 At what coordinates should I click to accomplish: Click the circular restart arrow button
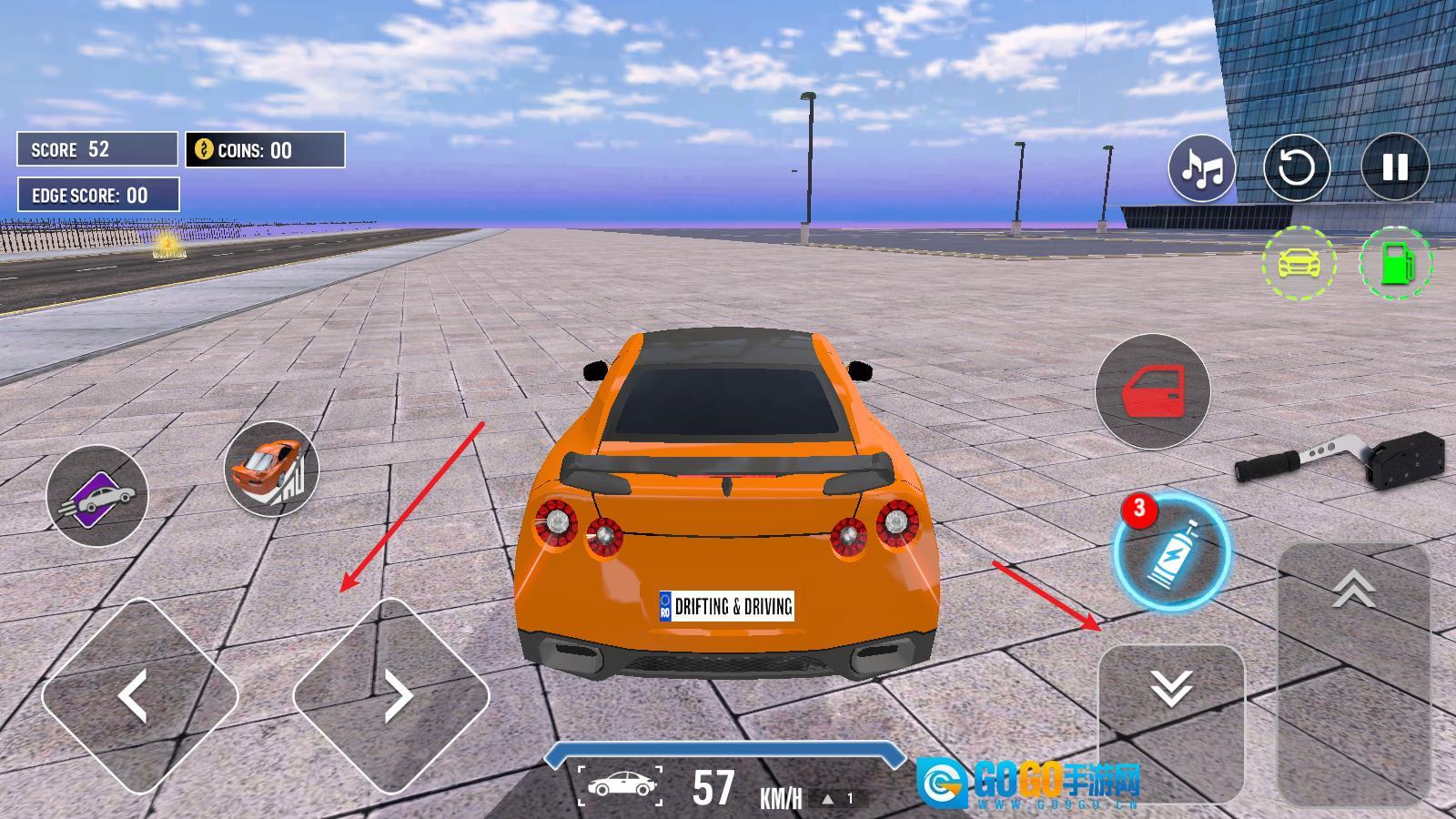point(1297,167)
